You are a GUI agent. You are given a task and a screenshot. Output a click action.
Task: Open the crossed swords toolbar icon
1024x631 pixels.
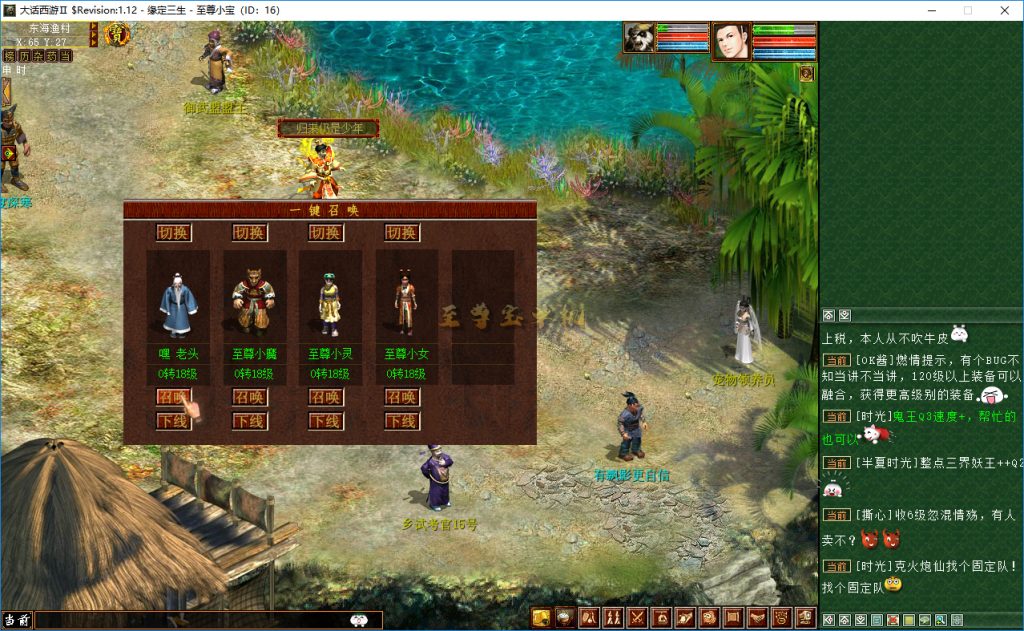click(636, 617)
